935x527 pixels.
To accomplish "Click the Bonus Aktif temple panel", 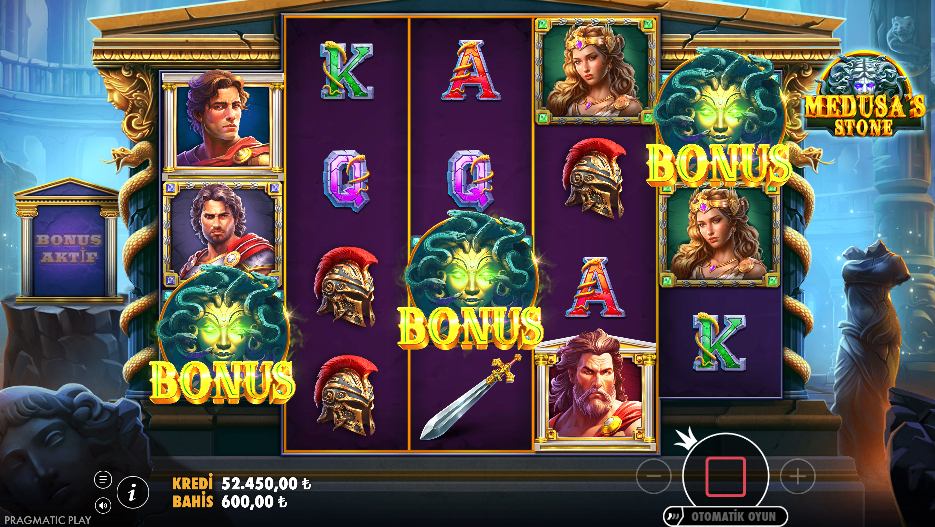I will tap(69, 246).
